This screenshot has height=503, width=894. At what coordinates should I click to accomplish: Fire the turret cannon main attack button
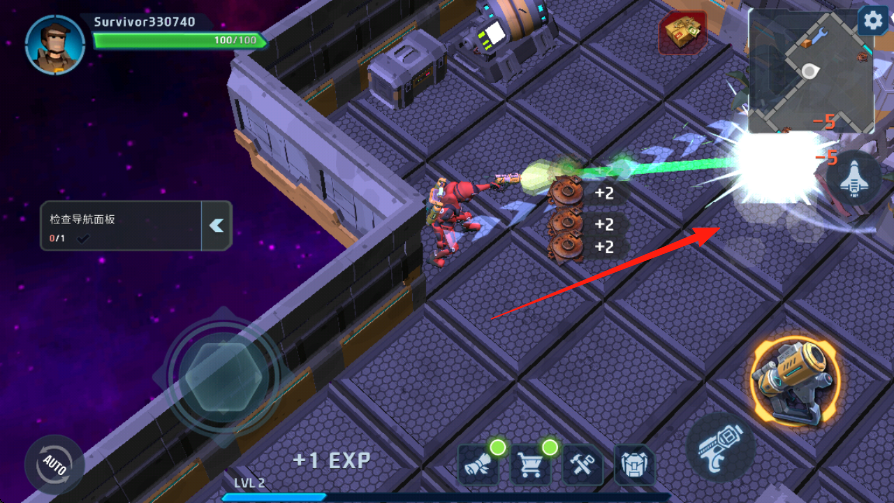[795, 380]
